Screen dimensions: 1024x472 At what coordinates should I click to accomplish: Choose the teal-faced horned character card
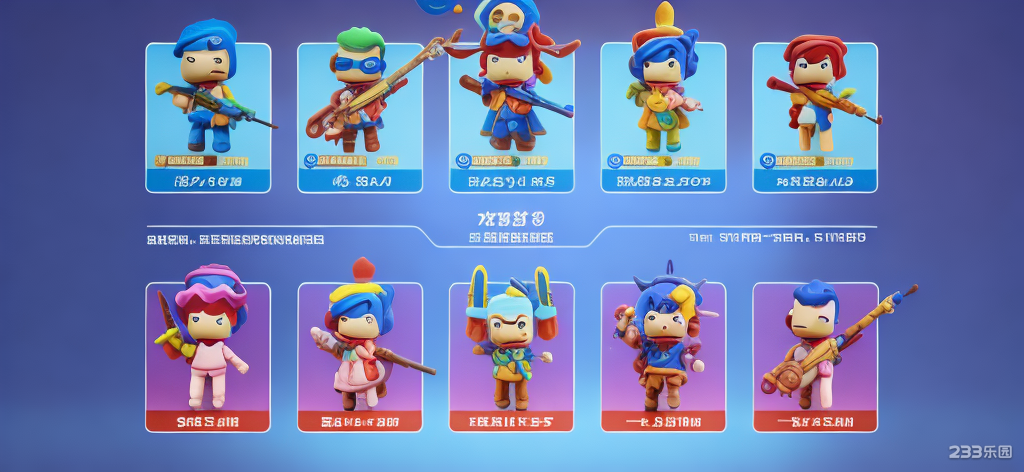(511, 357)
